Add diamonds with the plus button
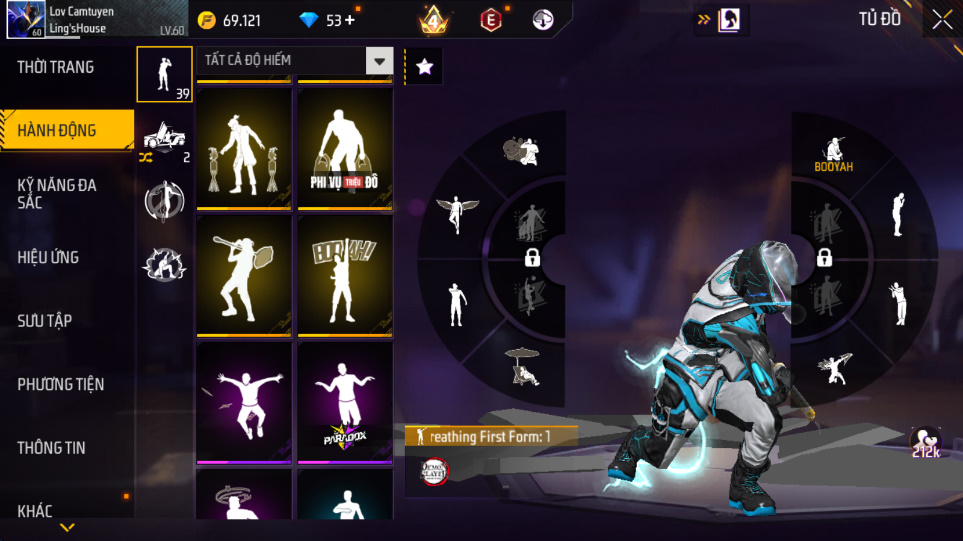The image size is (963, 541). pyautogui.click(x=349, y=20)
